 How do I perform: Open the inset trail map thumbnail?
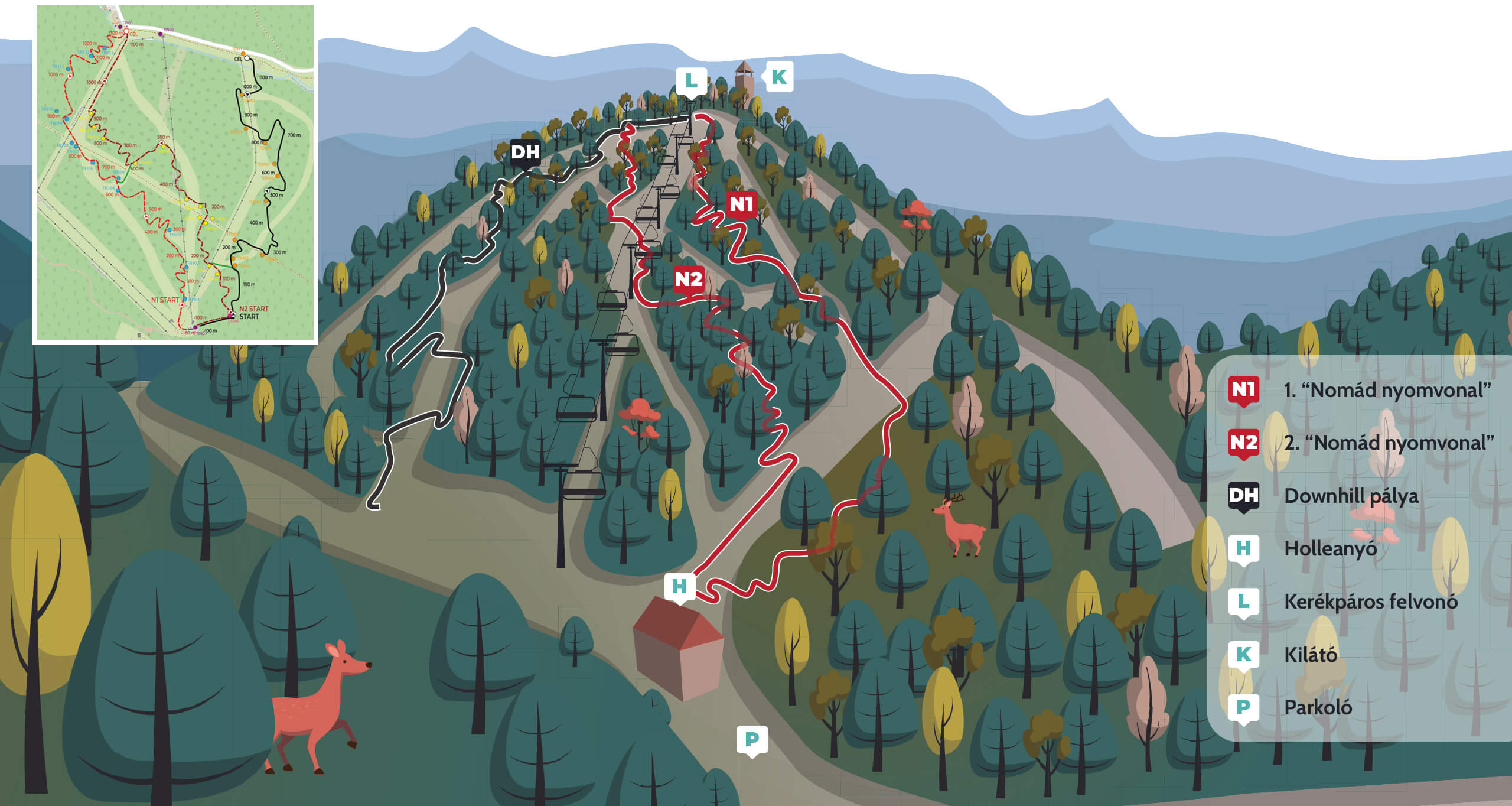(x=175, y=174)
